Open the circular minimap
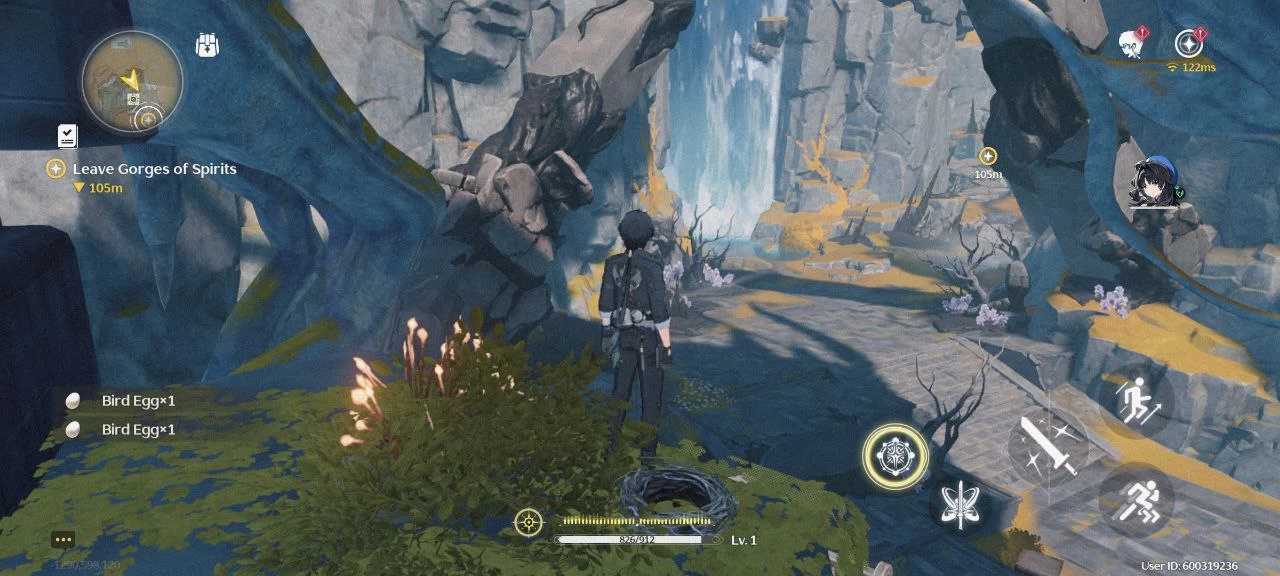The width and height of the screenshot is (1280, 576). click(x=132, y=80)
